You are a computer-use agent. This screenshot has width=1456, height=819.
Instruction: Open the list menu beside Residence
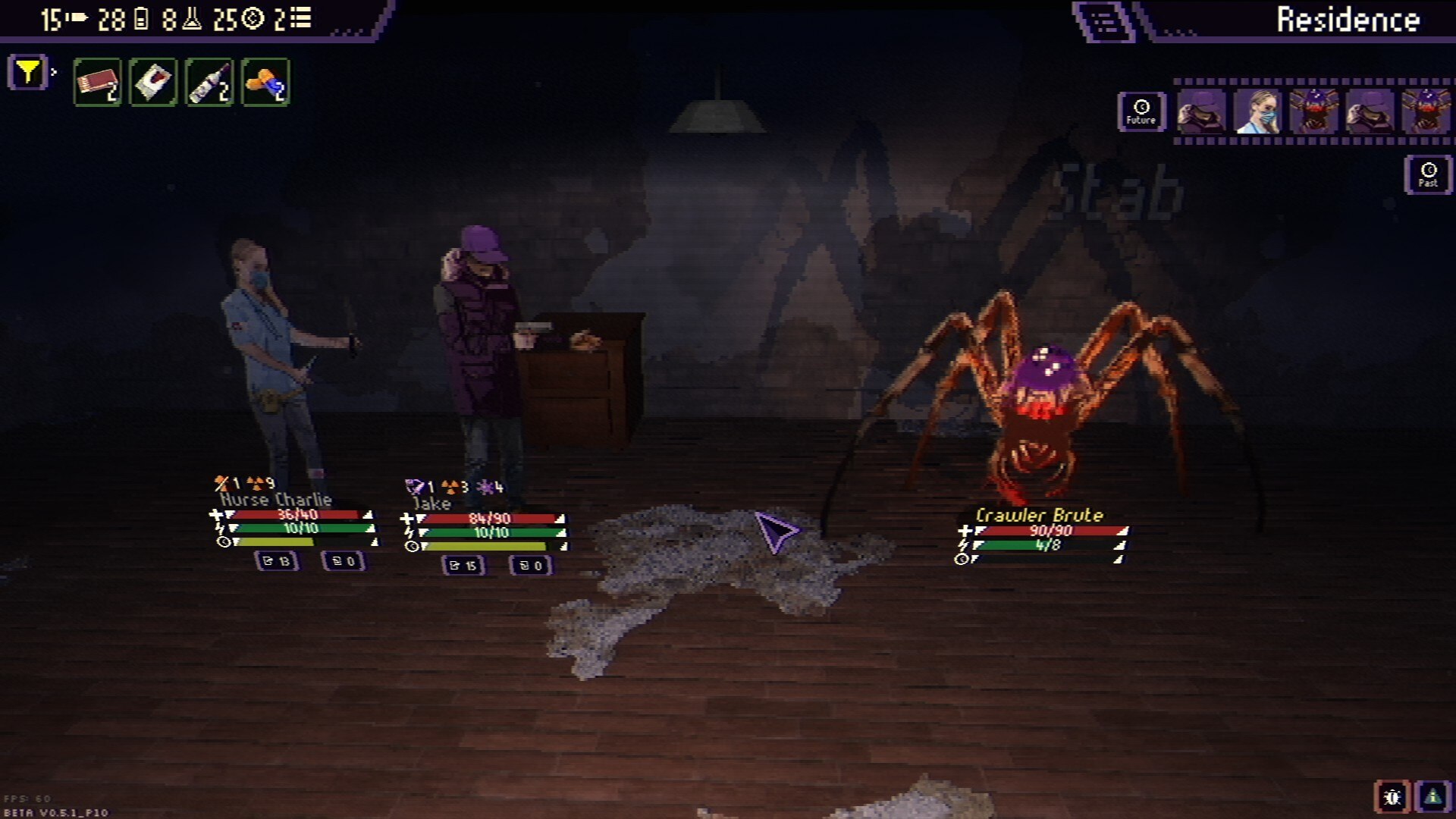(x=1104, y=21)
